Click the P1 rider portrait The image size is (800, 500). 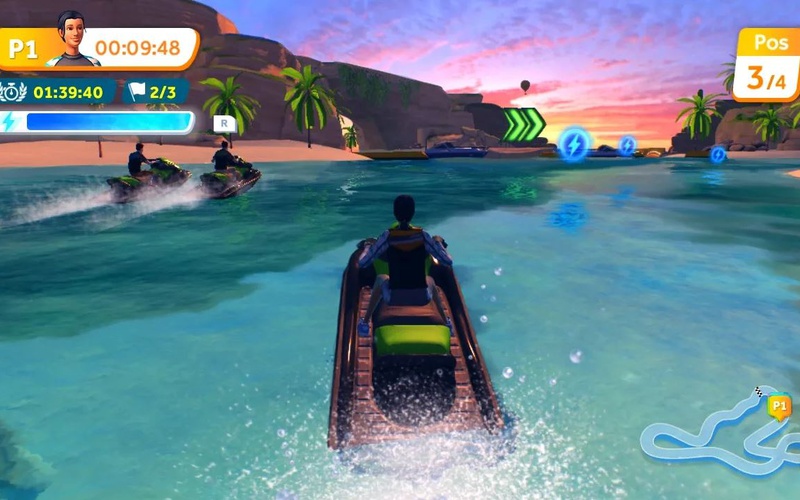tap(72, 40)
